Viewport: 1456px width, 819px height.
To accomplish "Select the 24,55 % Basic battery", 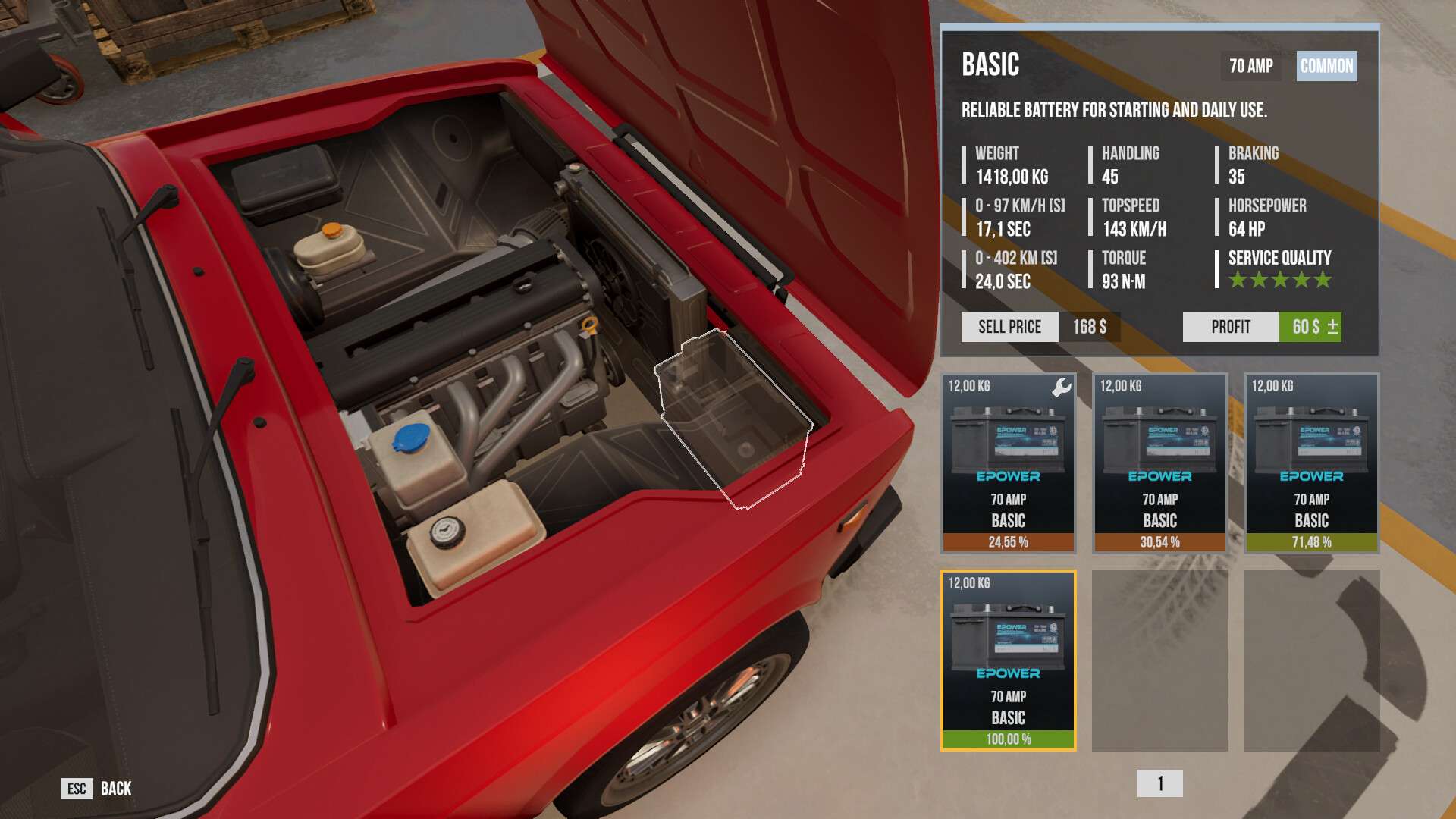I will click(x=1008, y=463).
